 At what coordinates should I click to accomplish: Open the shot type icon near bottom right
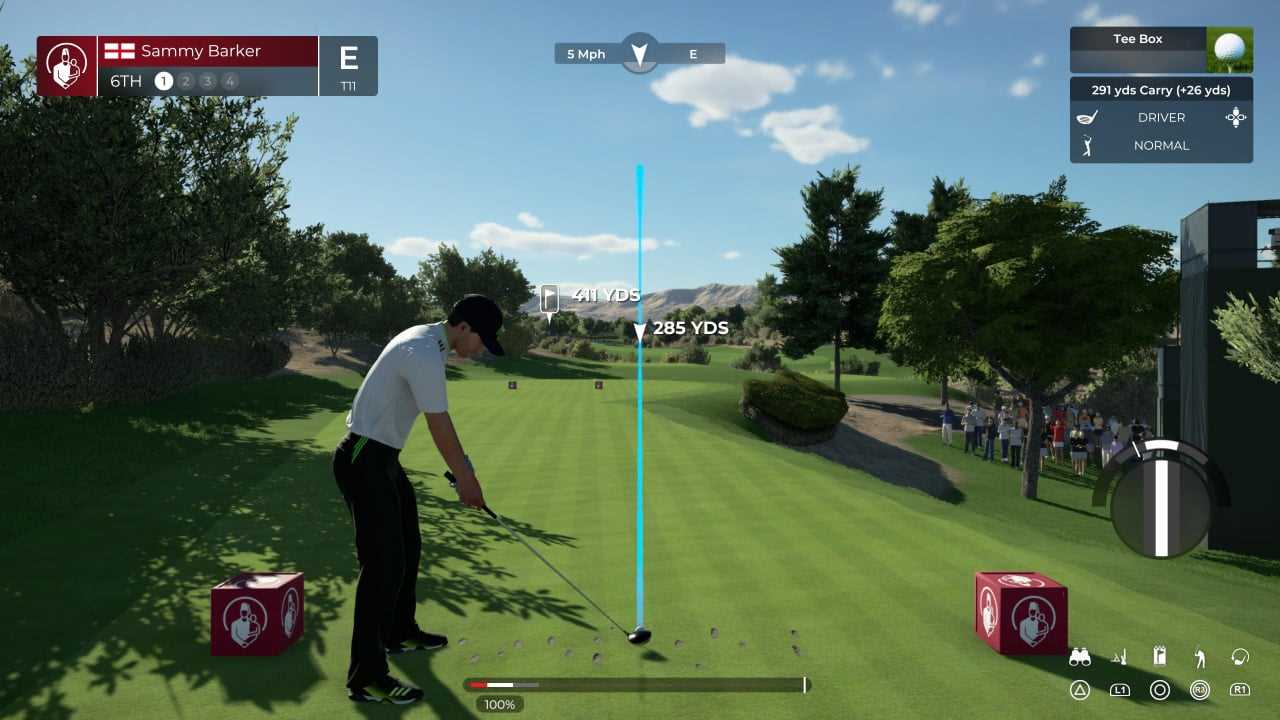1238,657
